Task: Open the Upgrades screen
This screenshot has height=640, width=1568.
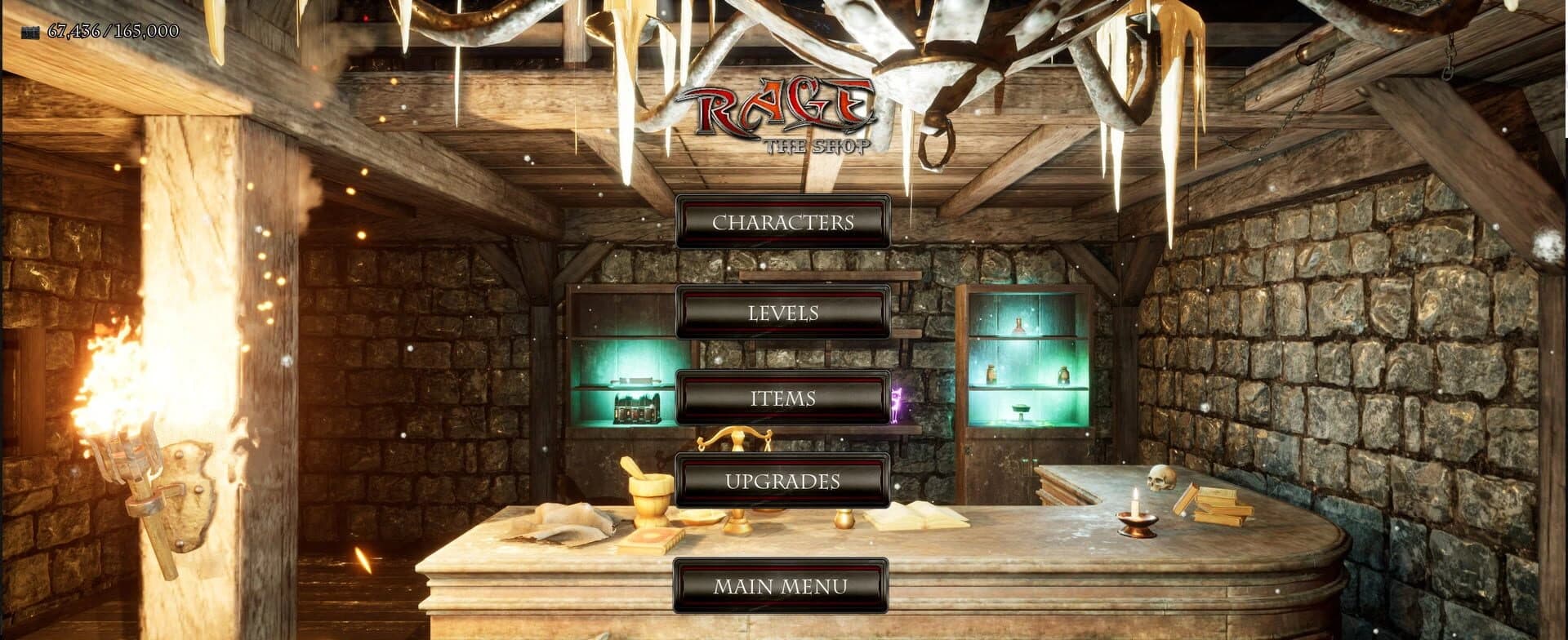Action: coord(782,482)
